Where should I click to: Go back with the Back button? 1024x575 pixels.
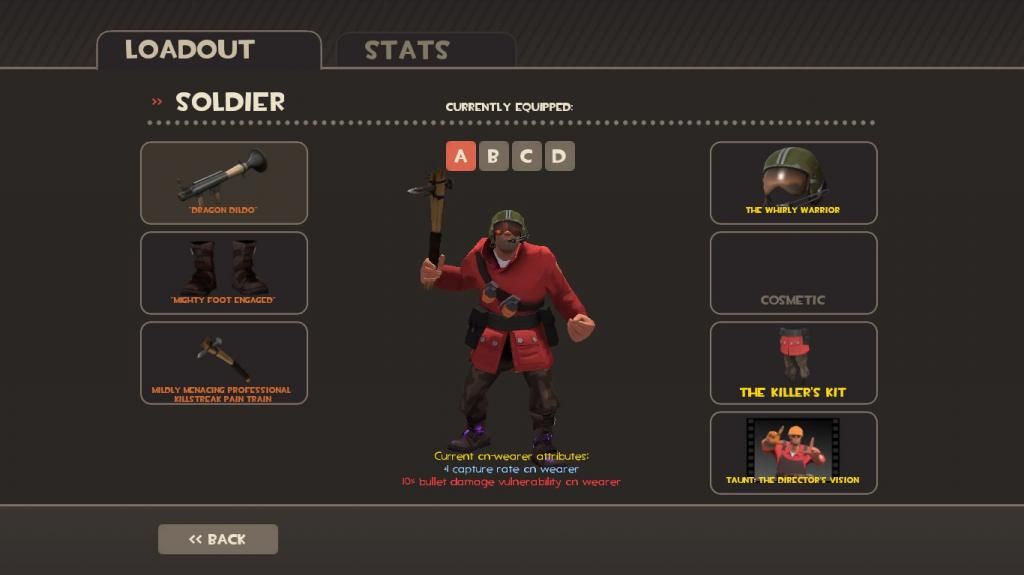(x=218, y=539)
